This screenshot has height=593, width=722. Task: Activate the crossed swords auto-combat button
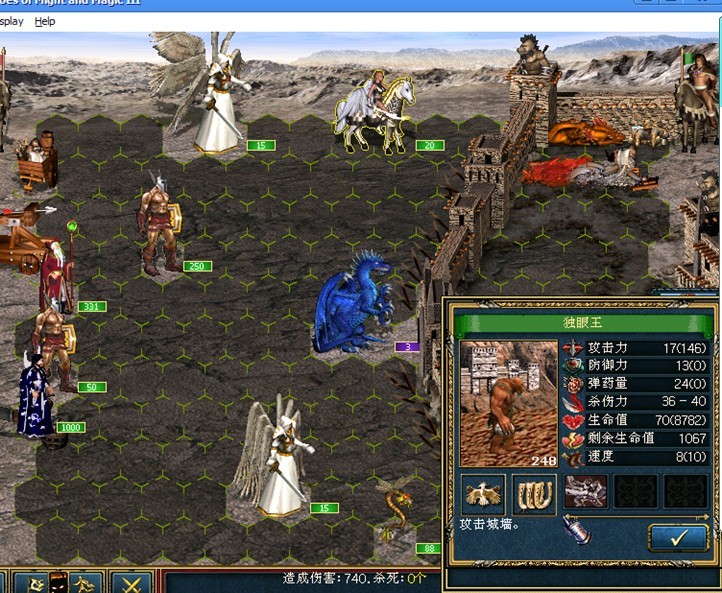click(130, 582)
